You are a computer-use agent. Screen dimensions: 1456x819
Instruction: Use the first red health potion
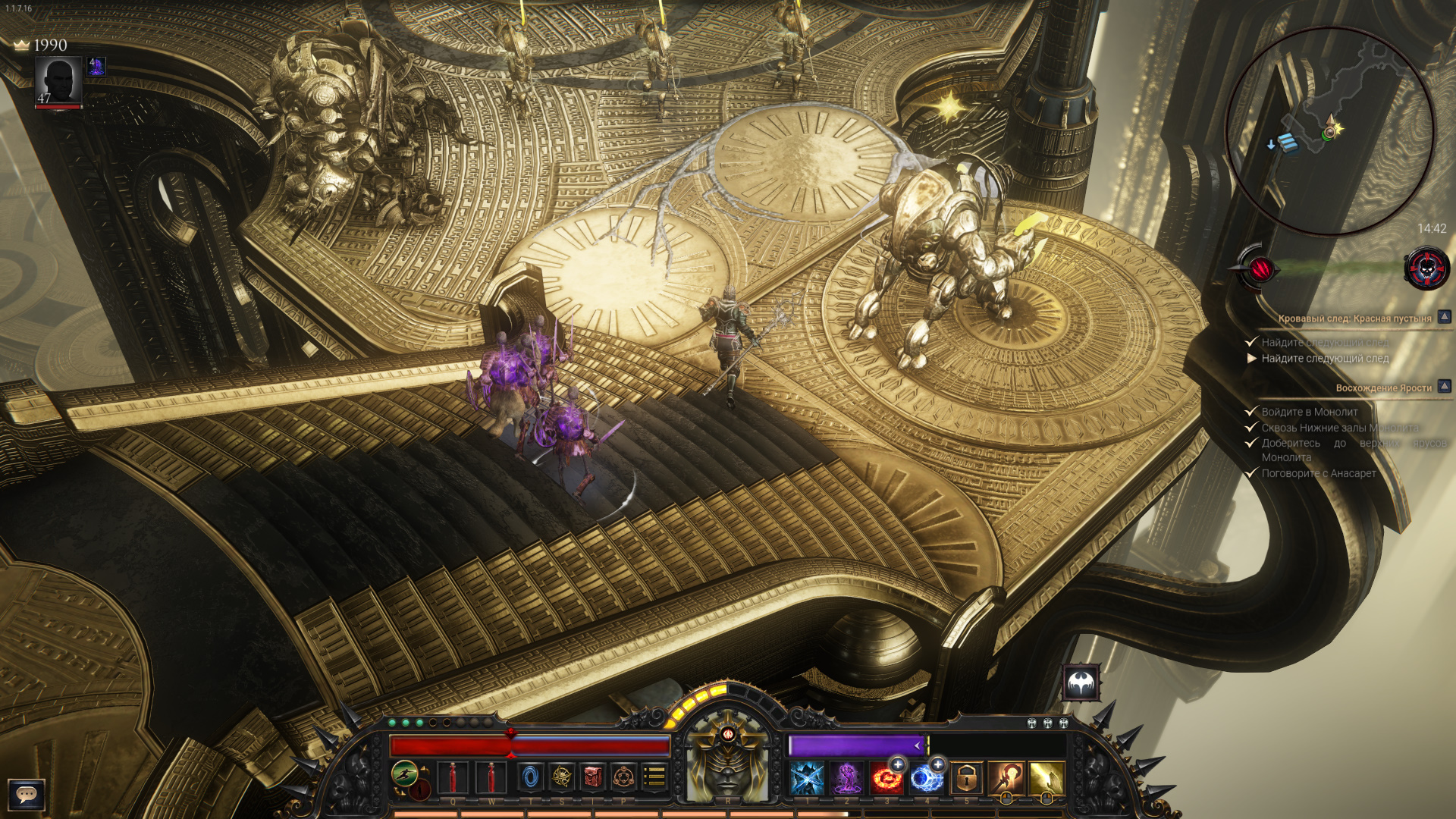(453, 778)
